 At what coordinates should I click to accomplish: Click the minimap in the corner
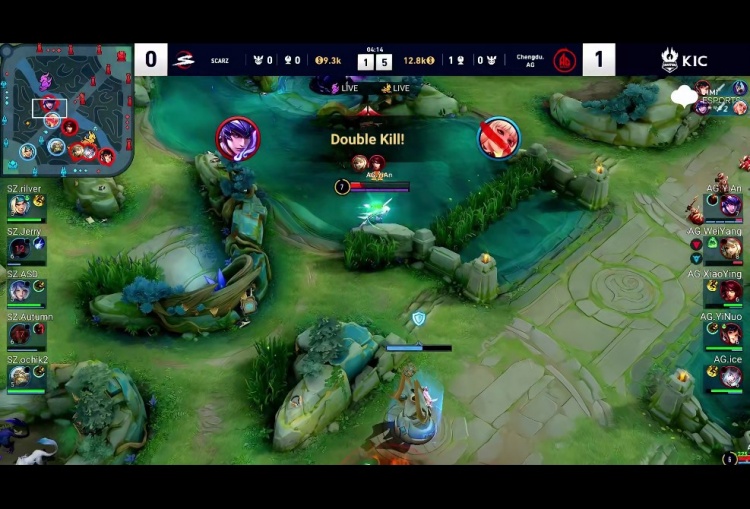tap(66, 109)
